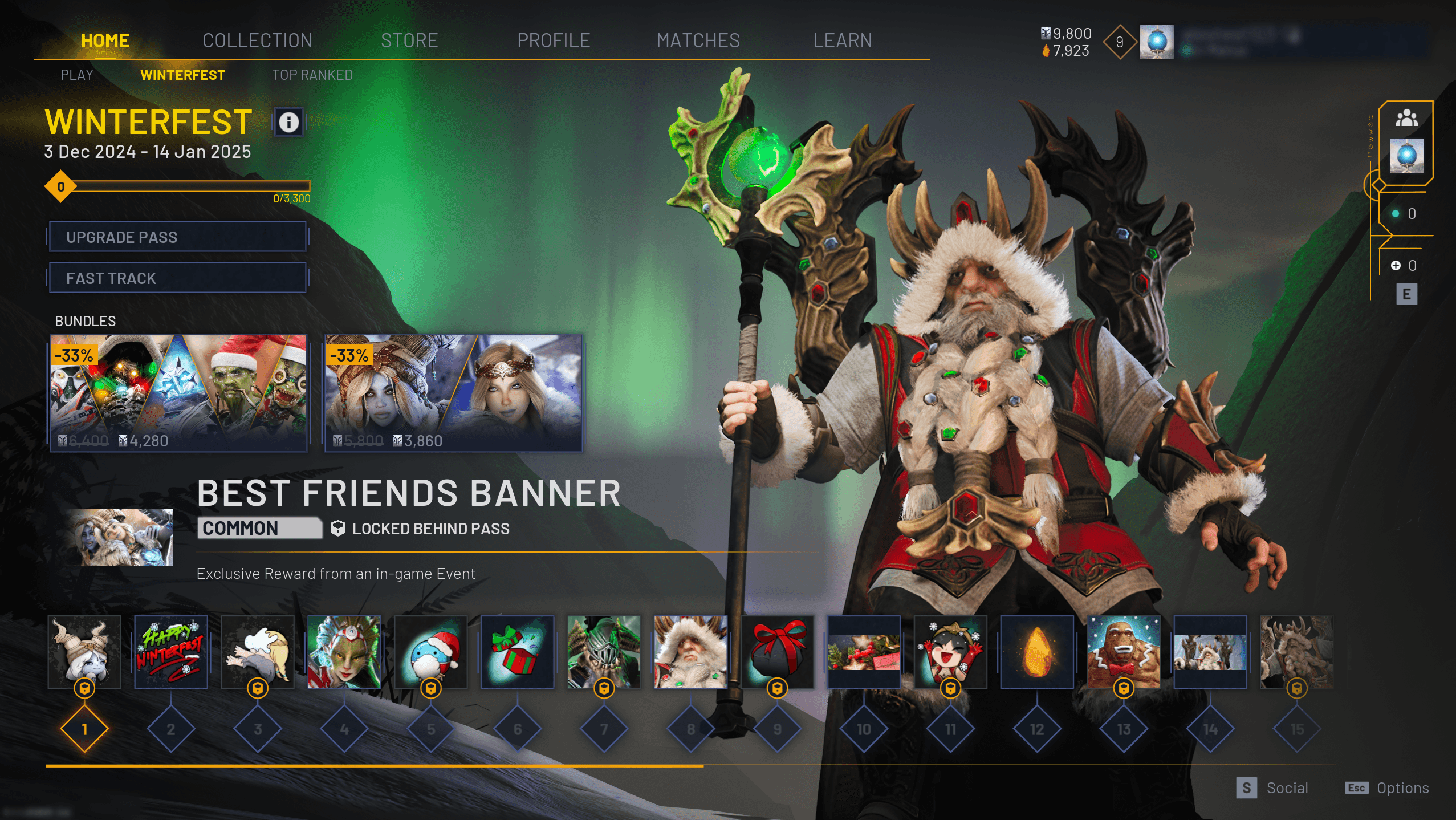Switch to the Play sub-tab
1456x820 pixels.
tap(77, 75)
